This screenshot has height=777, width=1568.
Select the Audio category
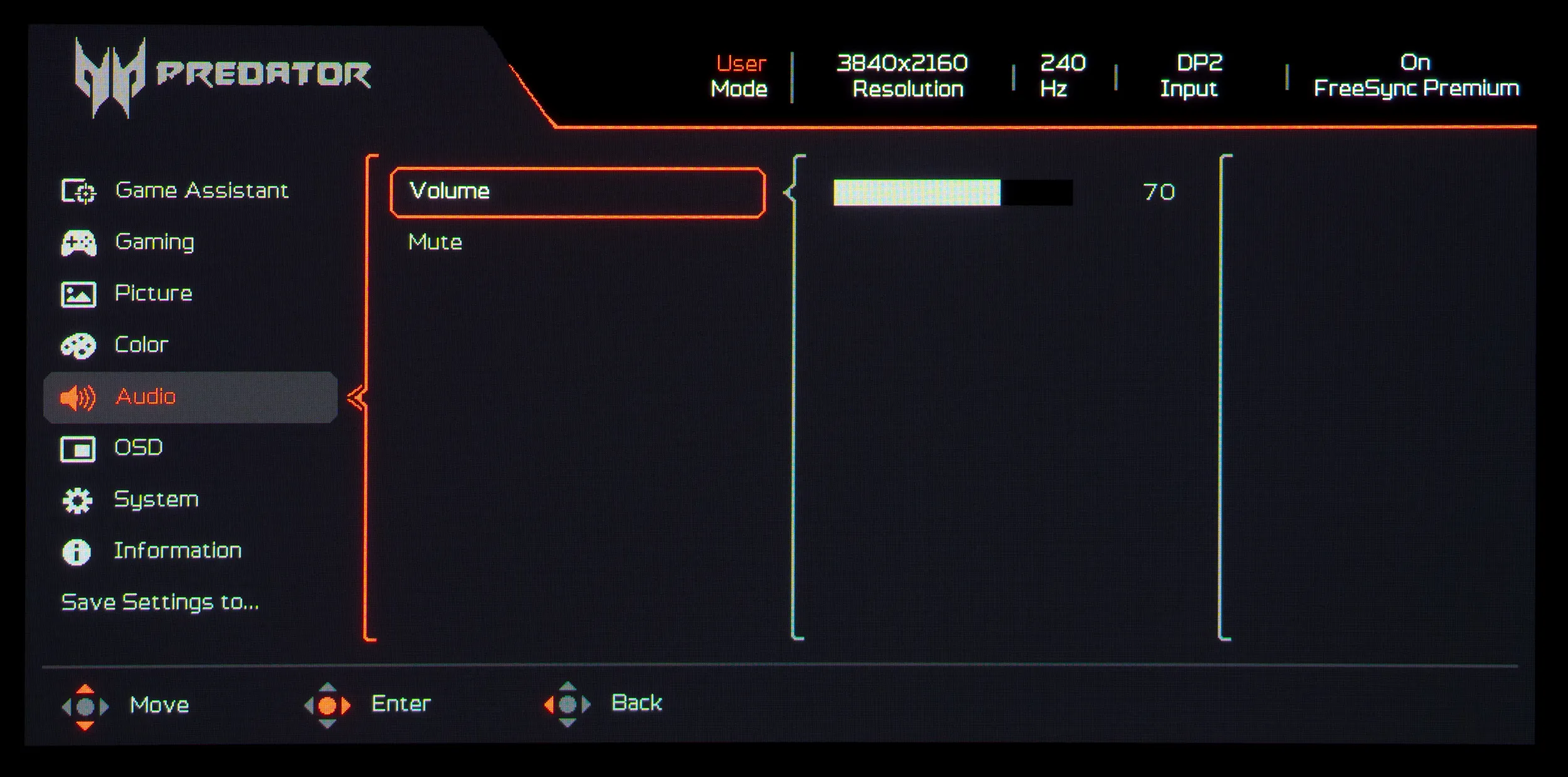coord(146,397)
